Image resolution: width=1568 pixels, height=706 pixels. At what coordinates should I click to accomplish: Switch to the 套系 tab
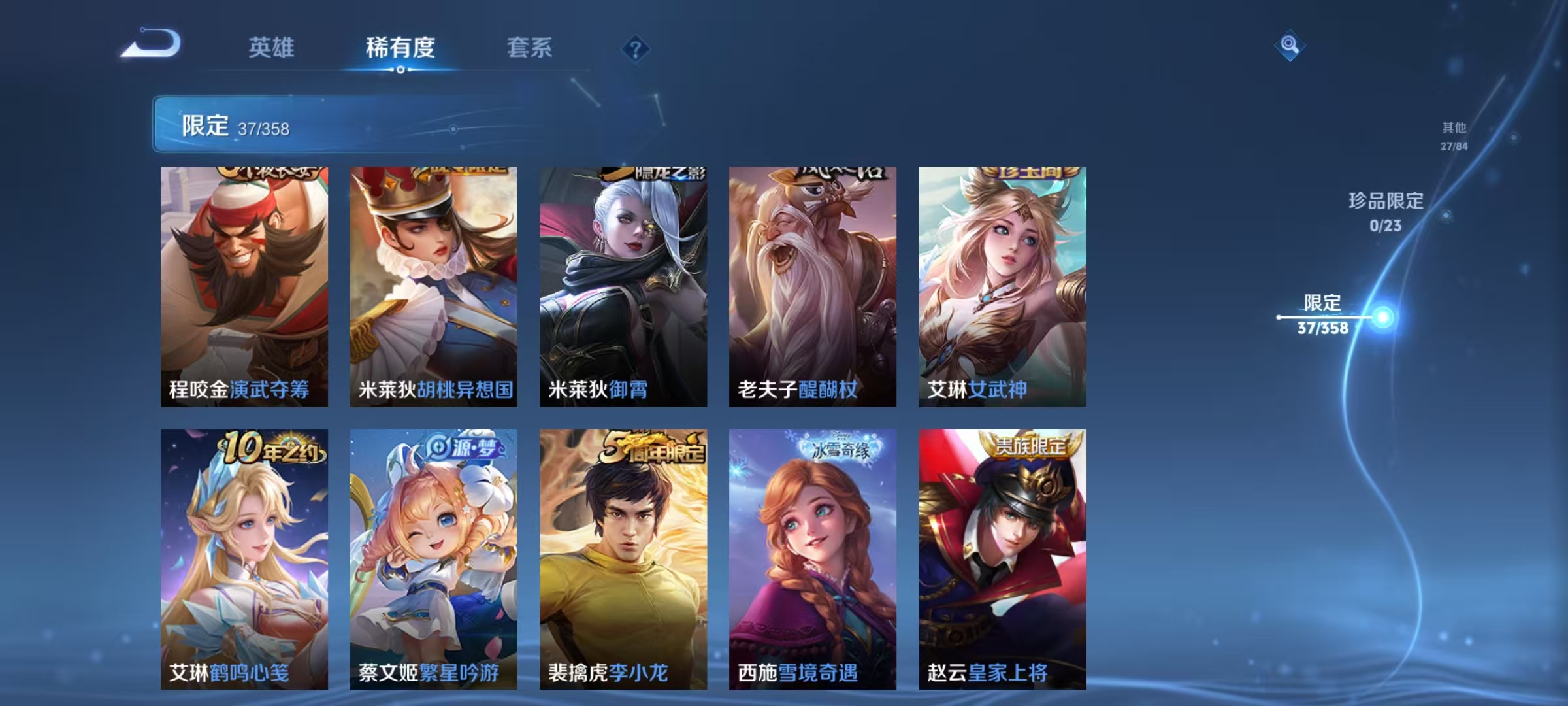531,47
